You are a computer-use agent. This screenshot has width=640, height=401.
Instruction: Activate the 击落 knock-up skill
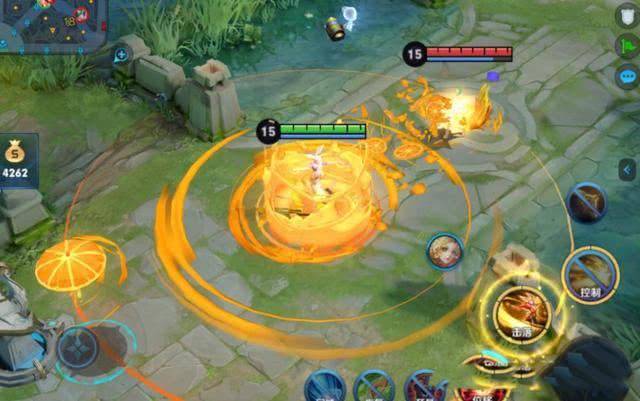522,311
